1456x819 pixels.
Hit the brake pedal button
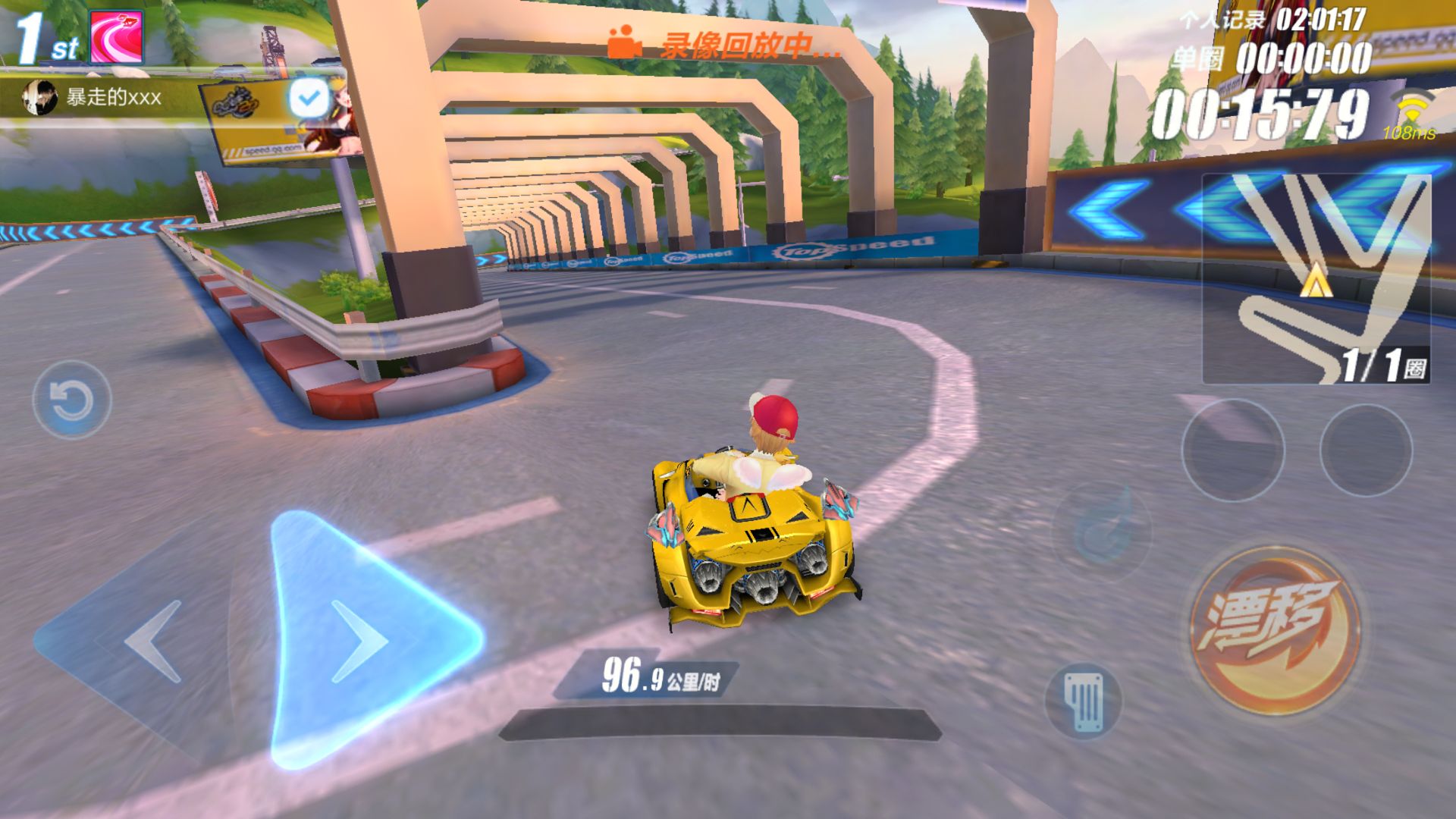coord(1084,702)
